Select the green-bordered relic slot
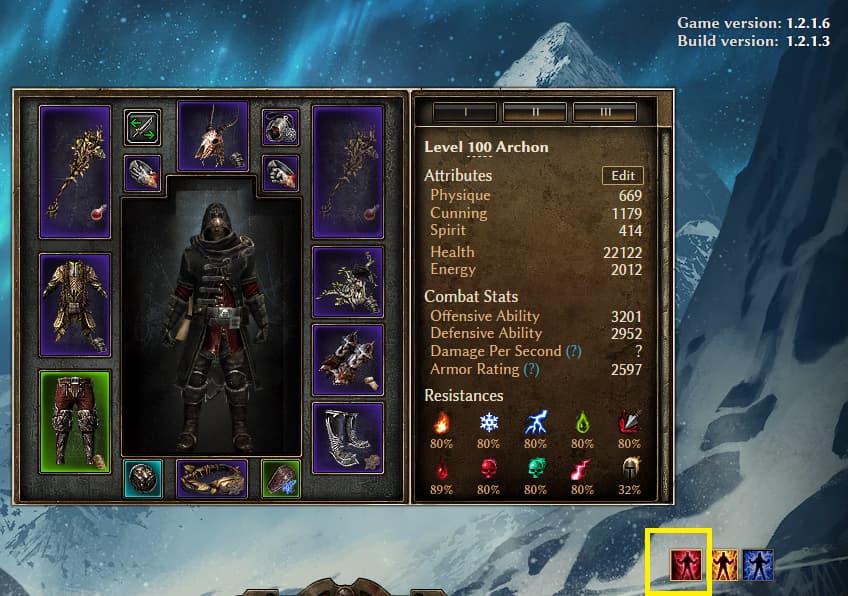The width and height of the screenshot is (848, 596). tap(281, 478)
